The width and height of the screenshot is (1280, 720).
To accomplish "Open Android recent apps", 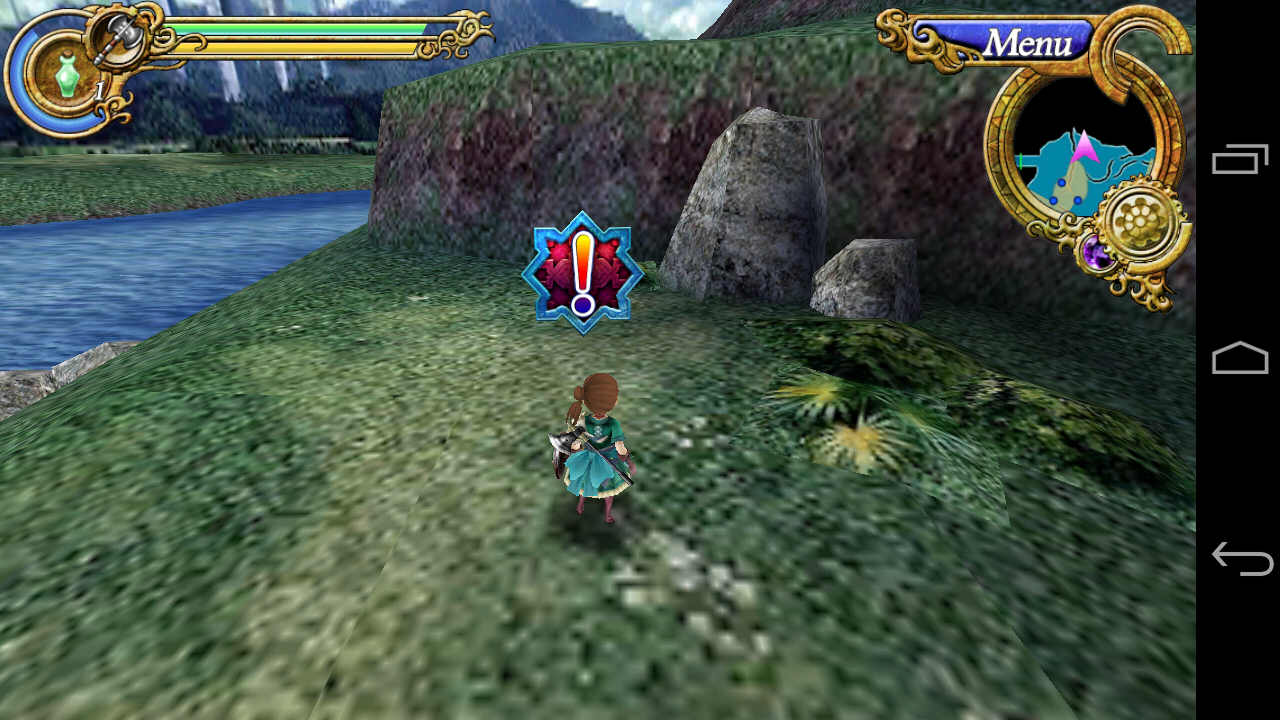I will click(x=1239, y=160).
